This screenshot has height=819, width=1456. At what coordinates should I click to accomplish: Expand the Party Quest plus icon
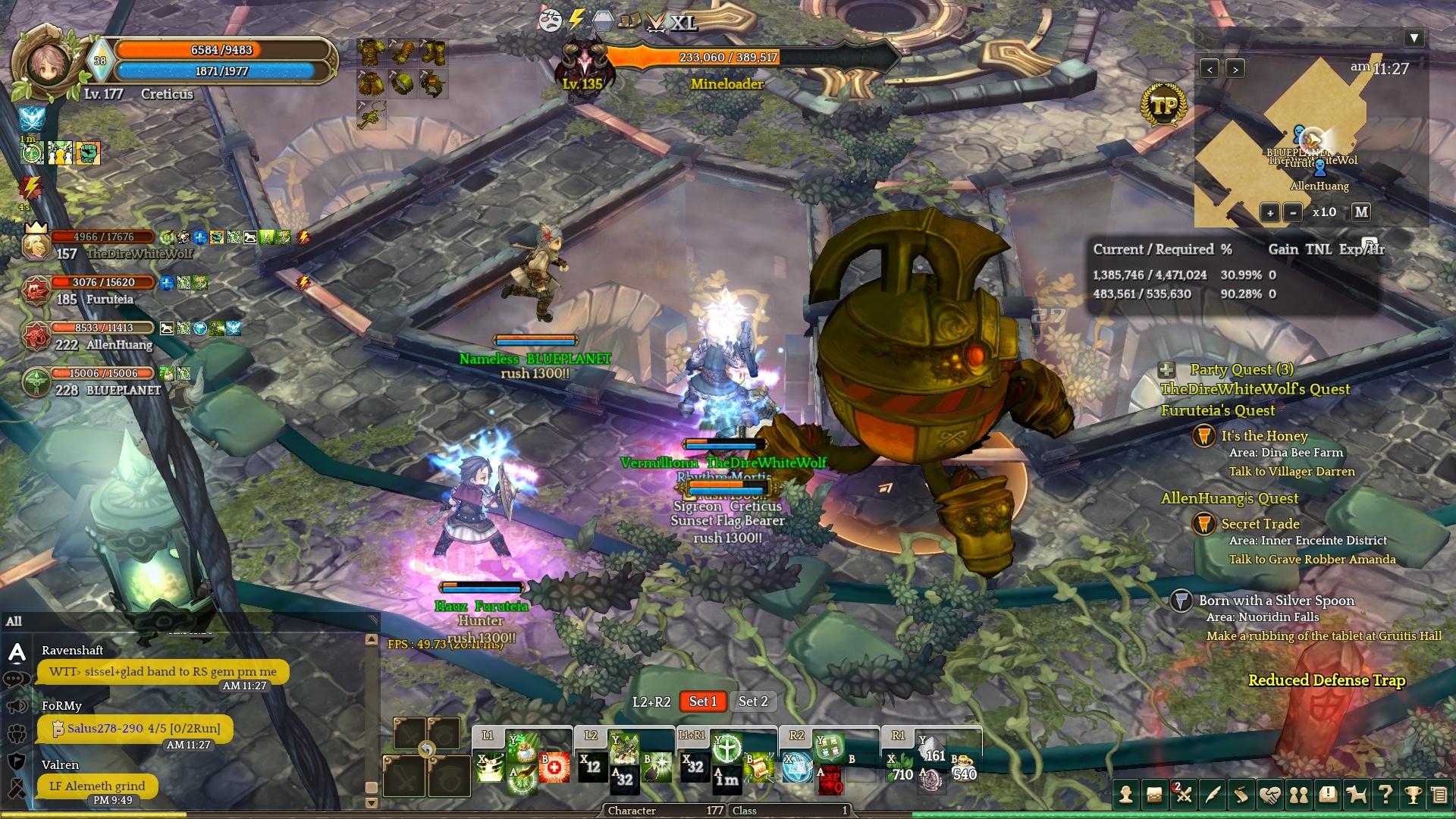[x=1166, y=370]
